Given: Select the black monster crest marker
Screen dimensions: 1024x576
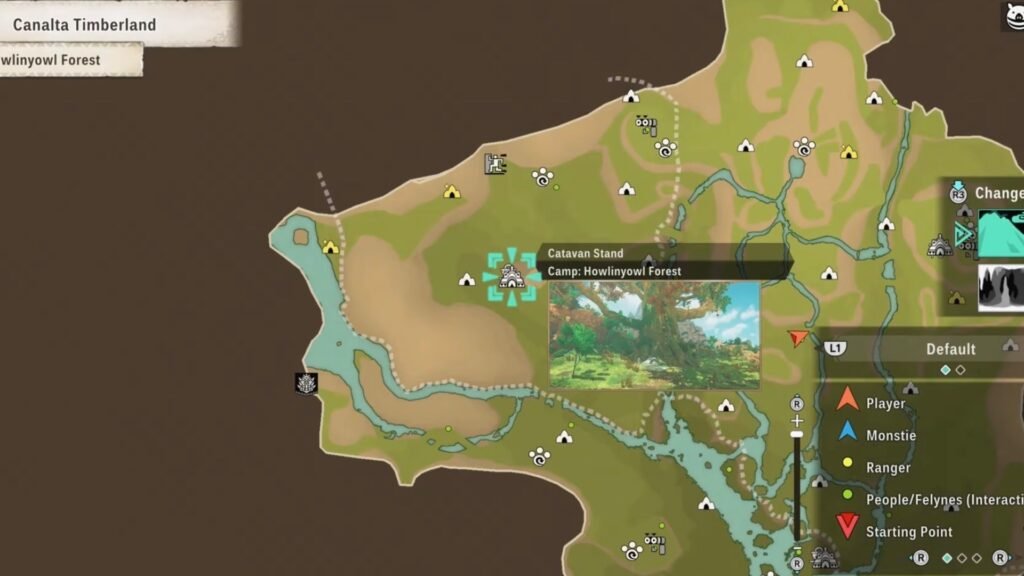Looking at the screenshot, I should pyautogui.click(x=306, y=383).
